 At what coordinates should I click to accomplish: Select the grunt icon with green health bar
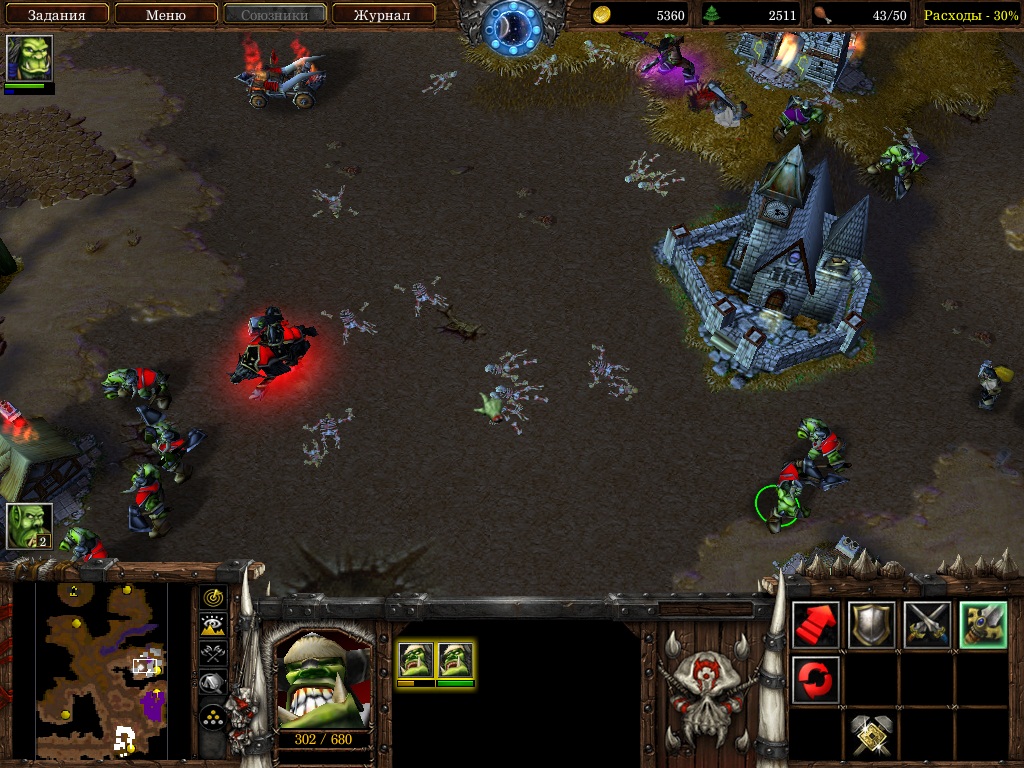[455, 661]
